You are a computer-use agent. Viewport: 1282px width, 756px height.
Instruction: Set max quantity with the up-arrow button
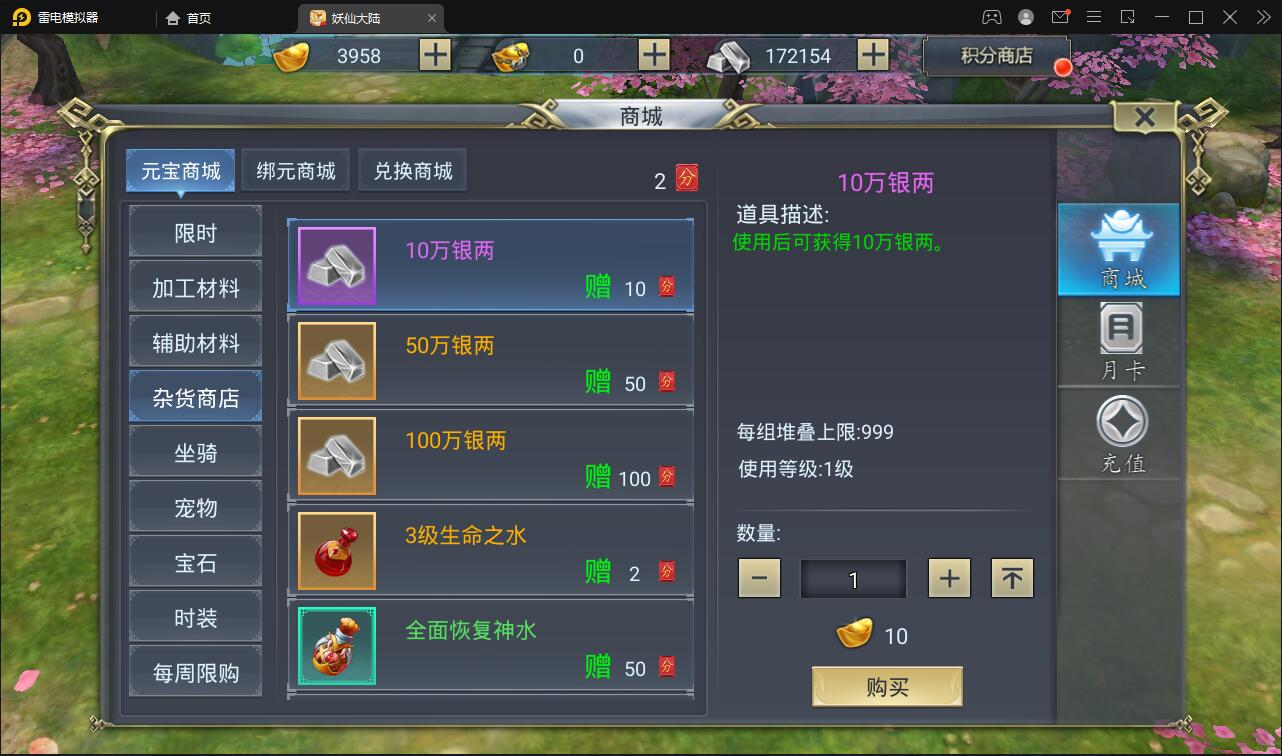pos(1012,578)
